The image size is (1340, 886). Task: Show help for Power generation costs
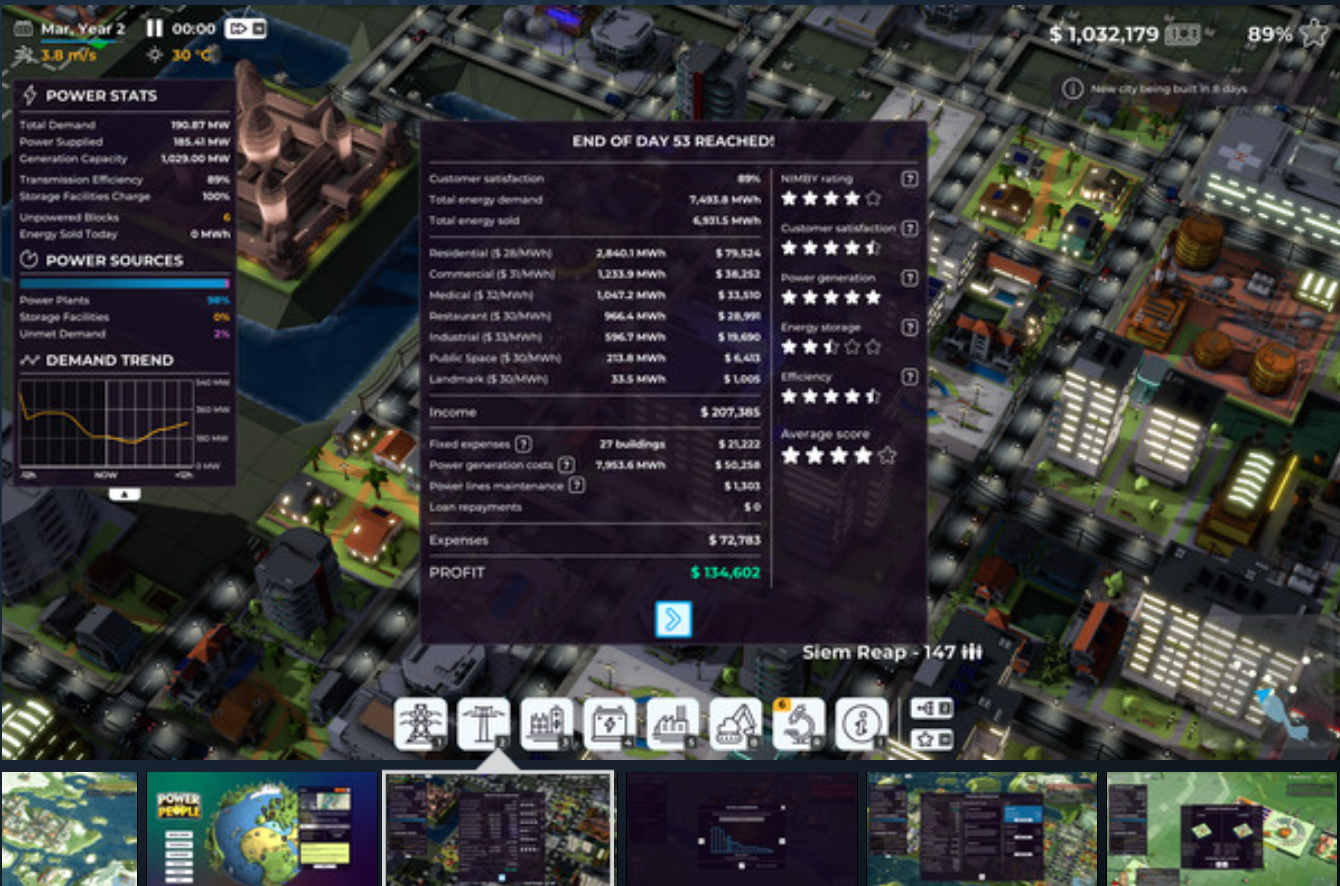point(566,465)
